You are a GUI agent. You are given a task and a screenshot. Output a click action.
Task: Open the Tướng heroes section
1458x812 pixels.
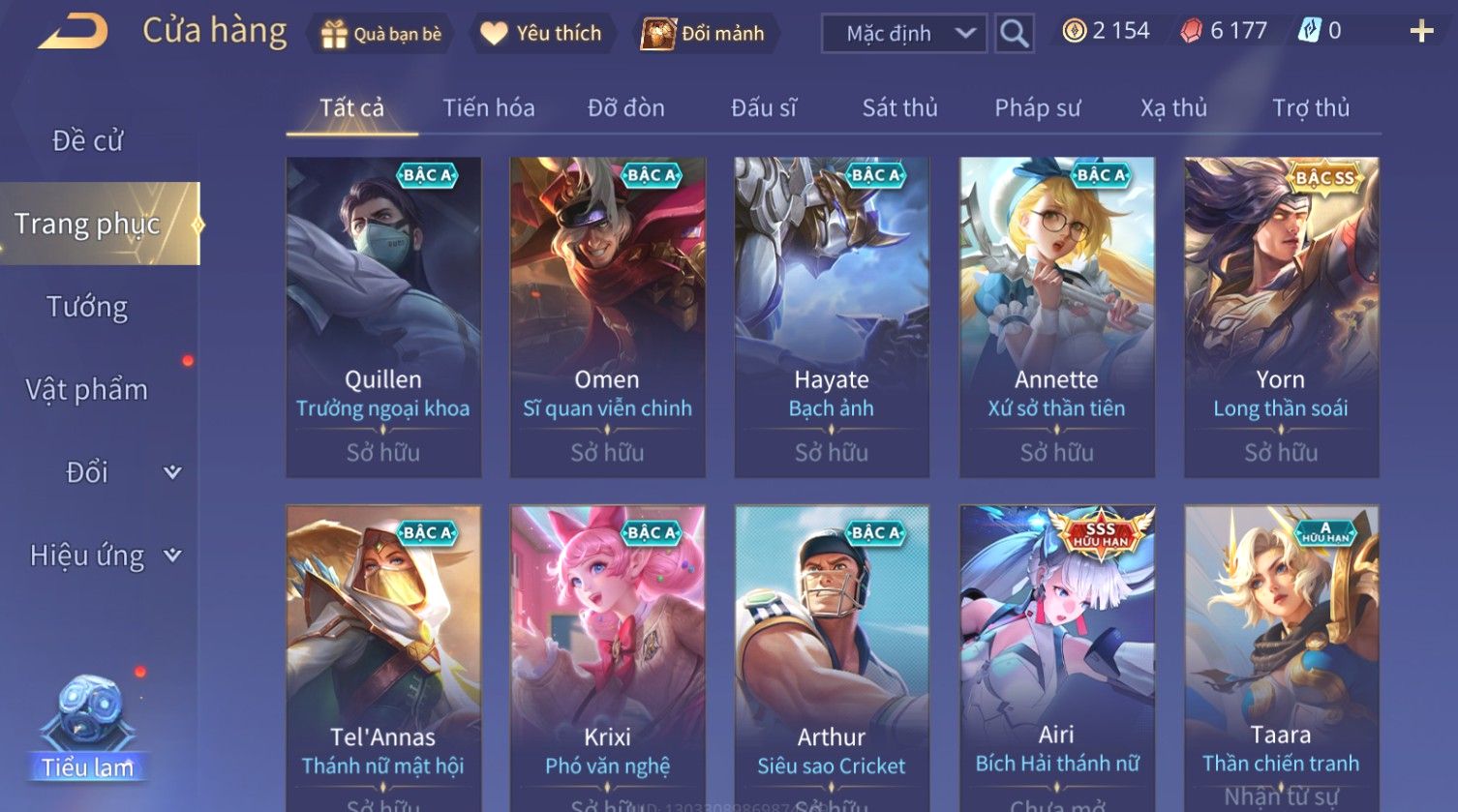click(x=88, y=308)
